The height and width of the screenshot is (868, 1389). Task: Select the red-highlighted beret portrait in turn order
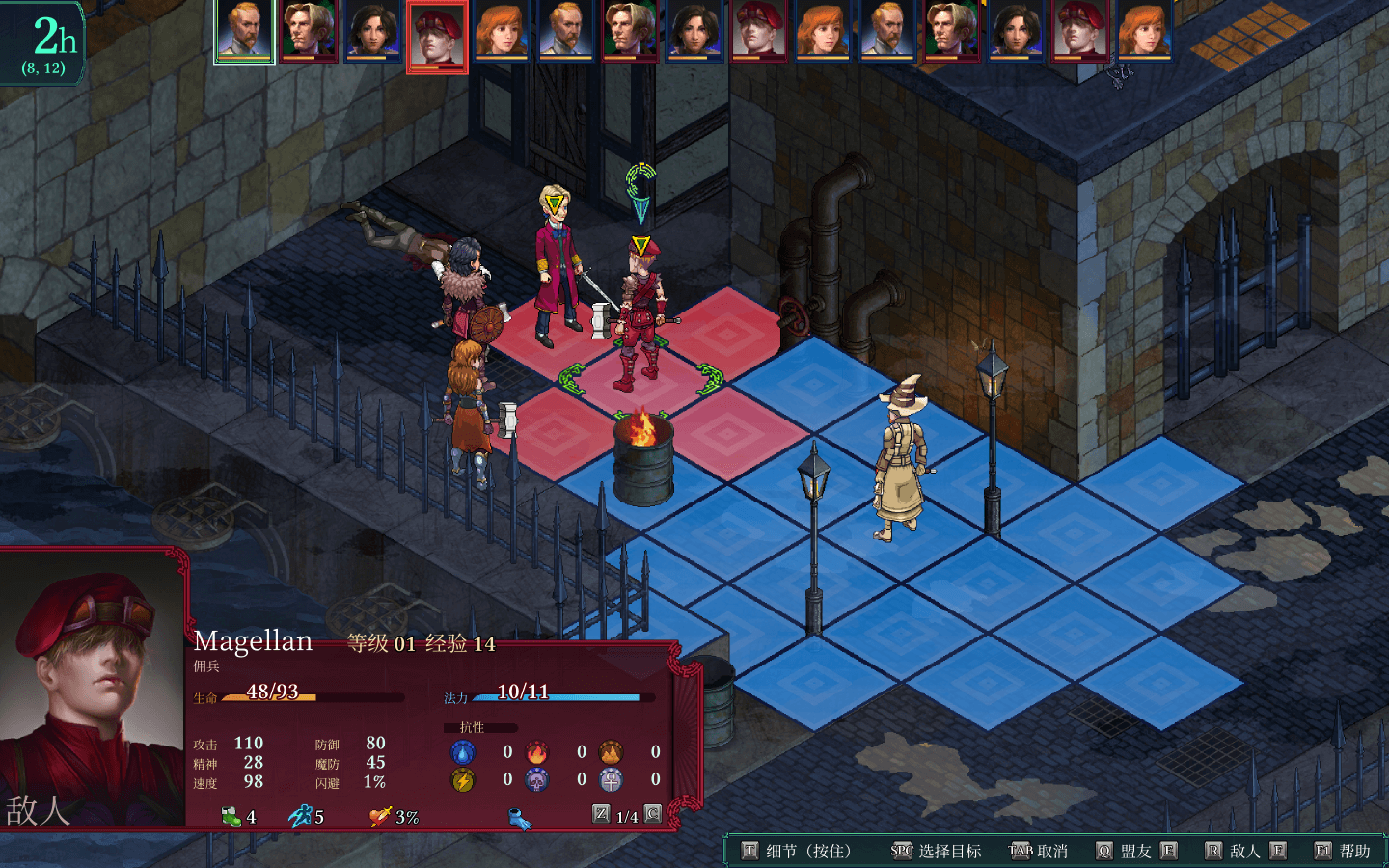(437, 36)
